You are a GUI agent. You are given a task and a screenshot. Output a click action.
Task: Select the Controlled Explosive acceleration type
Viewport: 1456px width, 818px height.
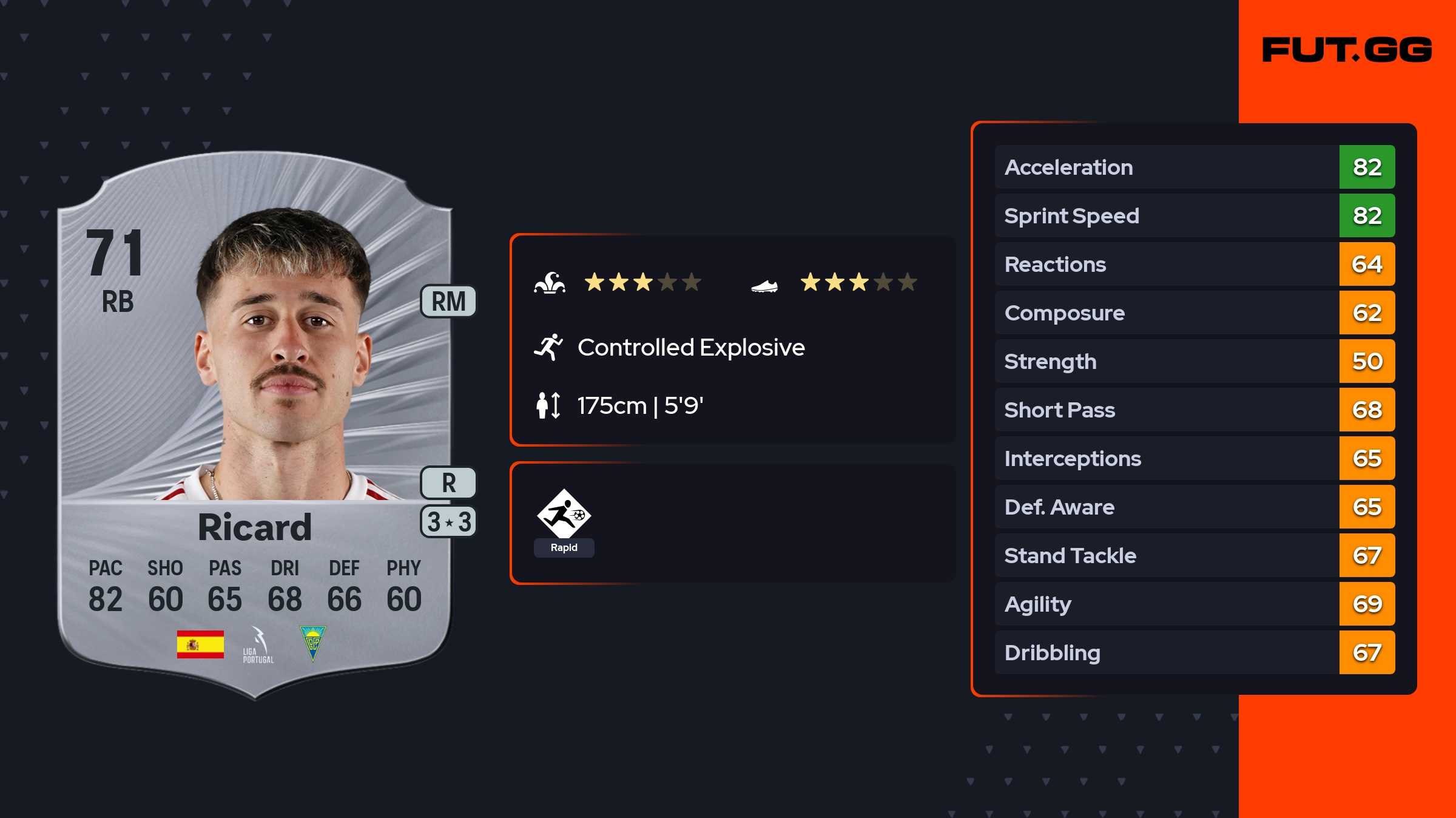690,348
